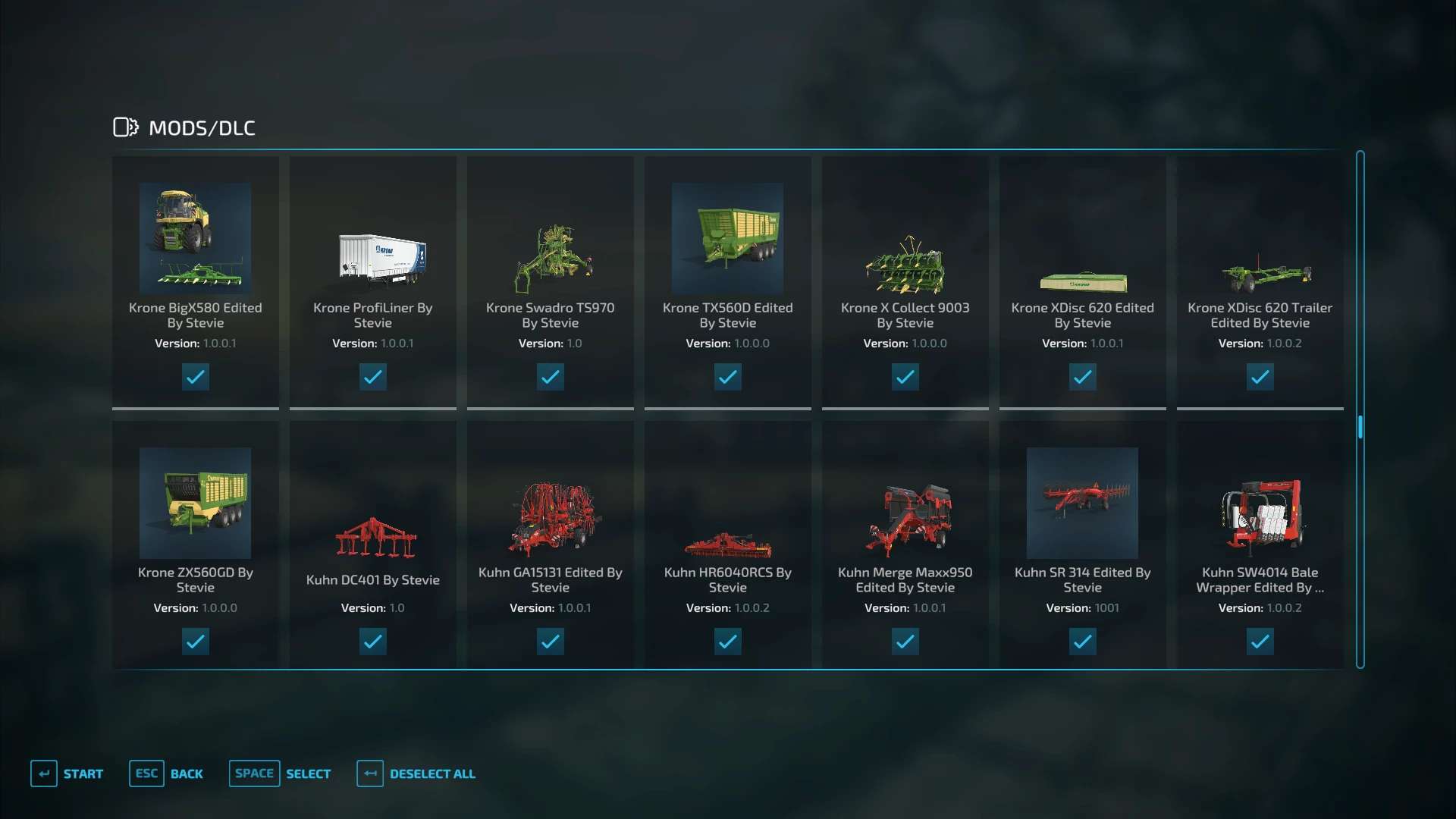Toggle the Krone ZX560GD mod checkbox
This screenshot has width=1456, height=819.
tap(196, 642)
